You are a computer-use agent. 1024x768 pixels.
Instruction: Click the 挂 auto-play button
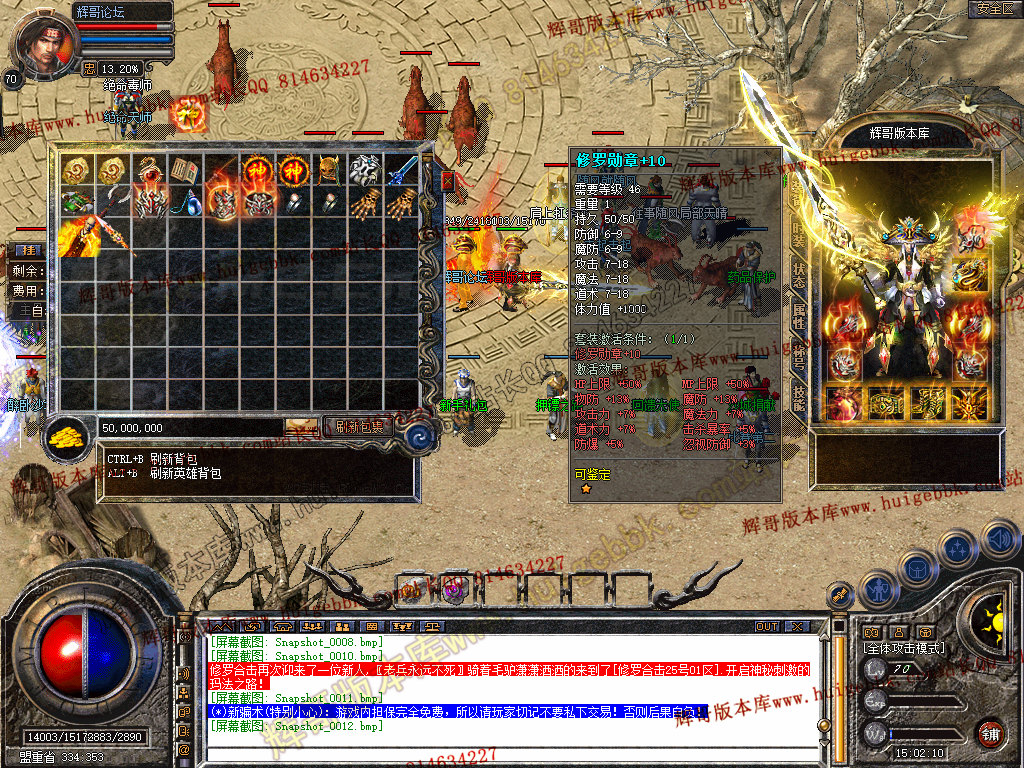[x=30, y=248]
